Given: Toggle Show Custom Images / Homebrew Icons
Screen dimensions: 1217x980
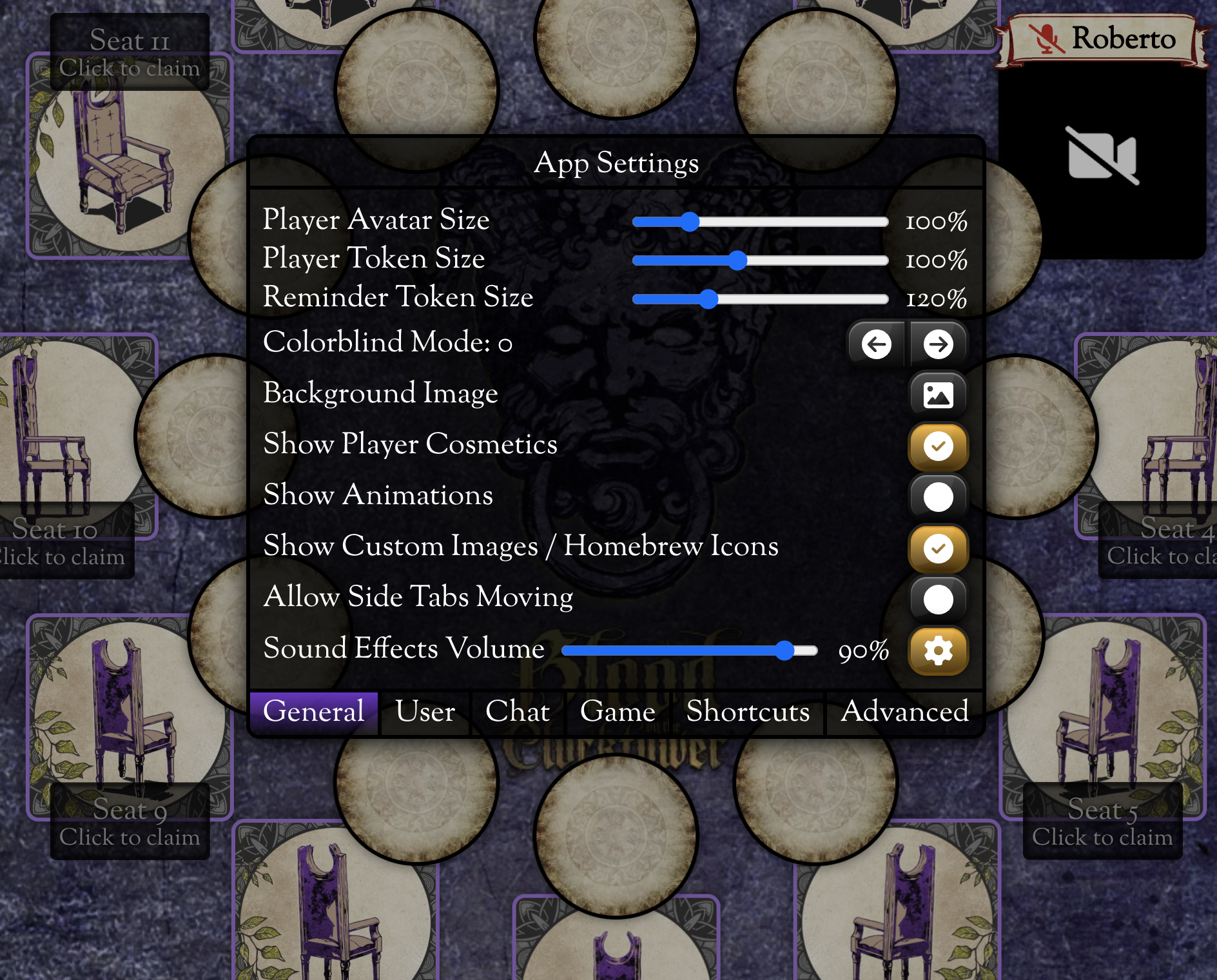Looking at the screenshot, I should pos(938,549).
